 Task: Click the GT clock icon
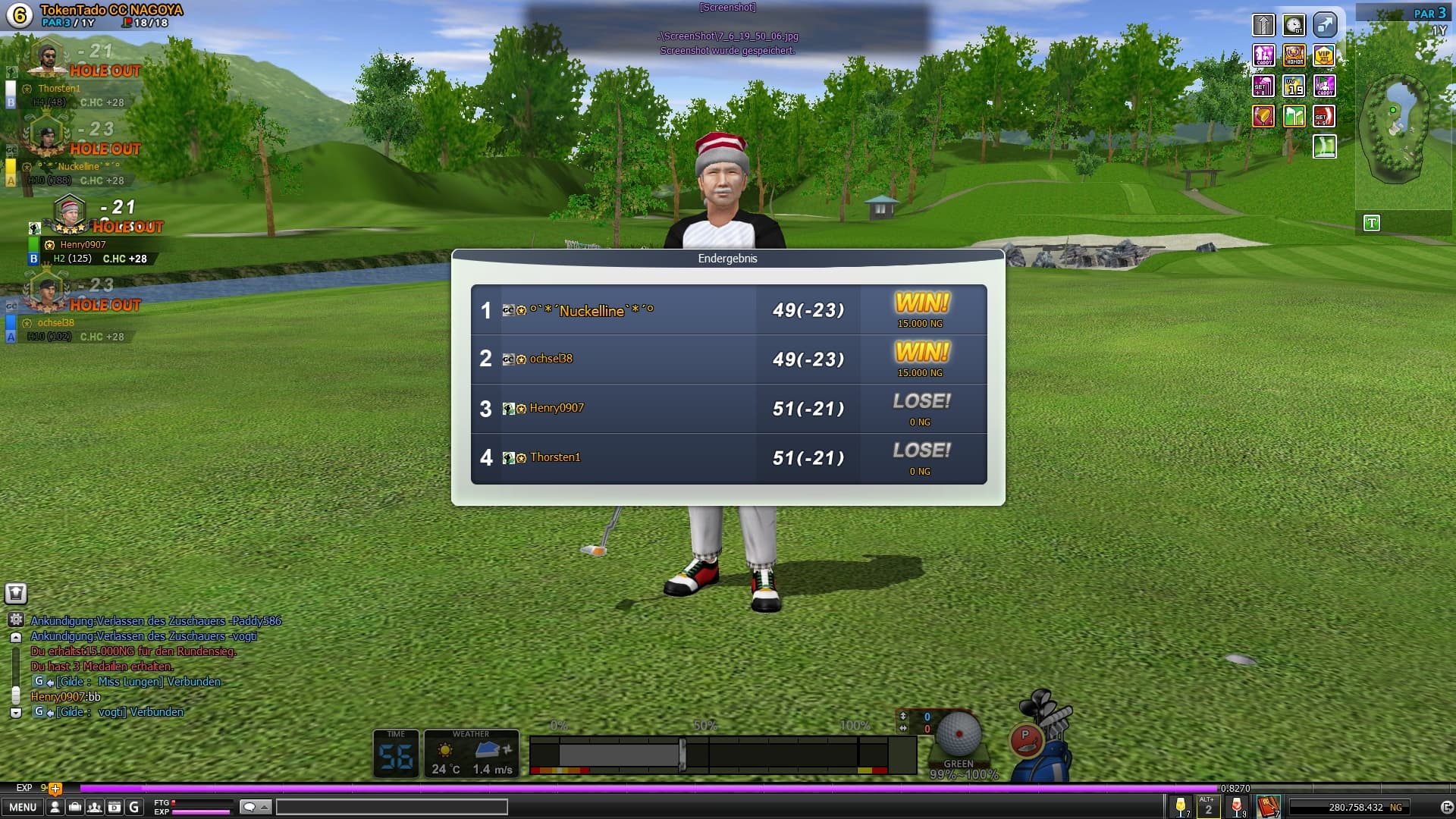(1294, 25)
